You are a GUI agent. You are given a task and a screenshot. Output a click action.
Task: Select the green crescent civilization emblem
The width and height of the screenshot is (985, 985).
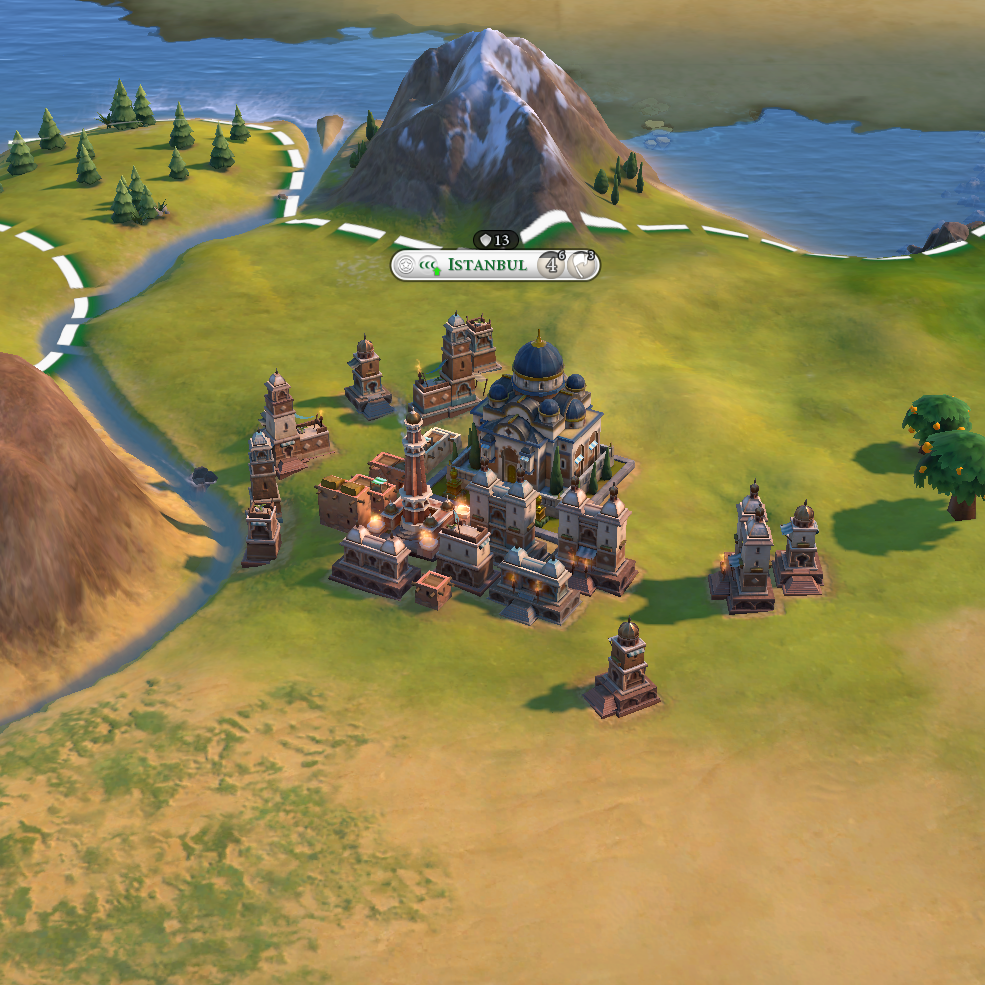430,265
